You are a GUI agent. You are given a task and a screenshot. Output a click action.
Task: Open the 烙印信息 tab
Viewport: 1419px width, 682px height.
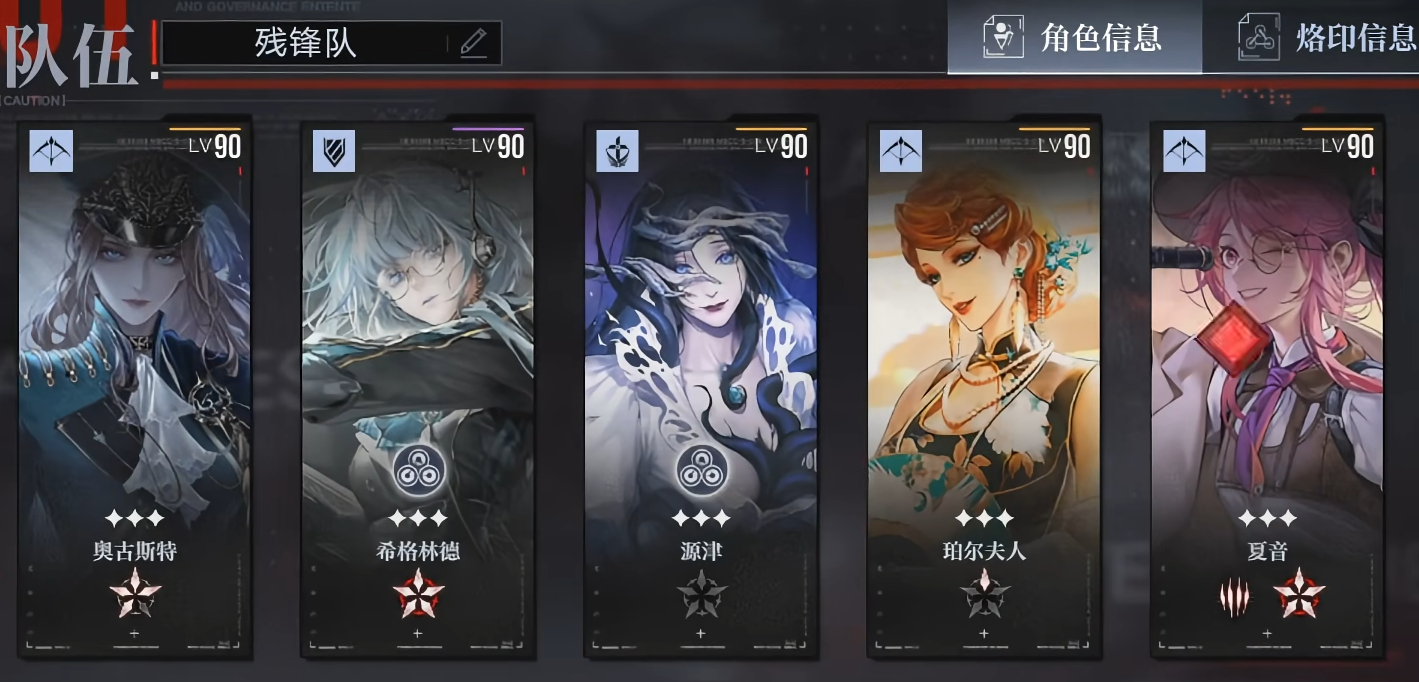click(1328, 37)
